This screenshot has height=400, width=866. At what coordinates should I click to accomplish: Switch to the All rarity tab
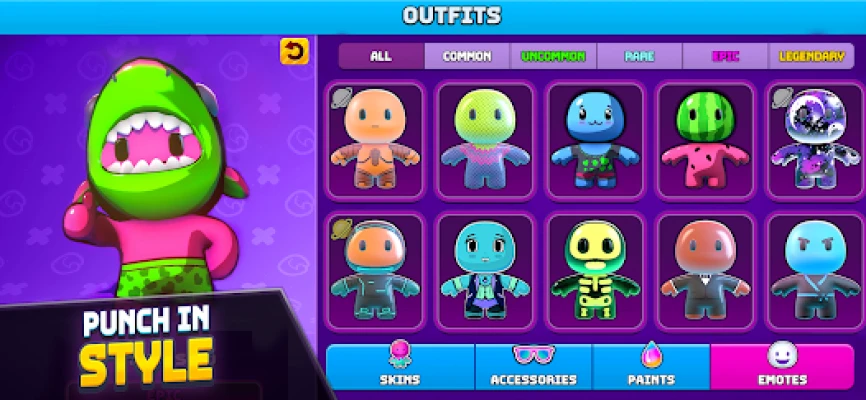[381, 56]
